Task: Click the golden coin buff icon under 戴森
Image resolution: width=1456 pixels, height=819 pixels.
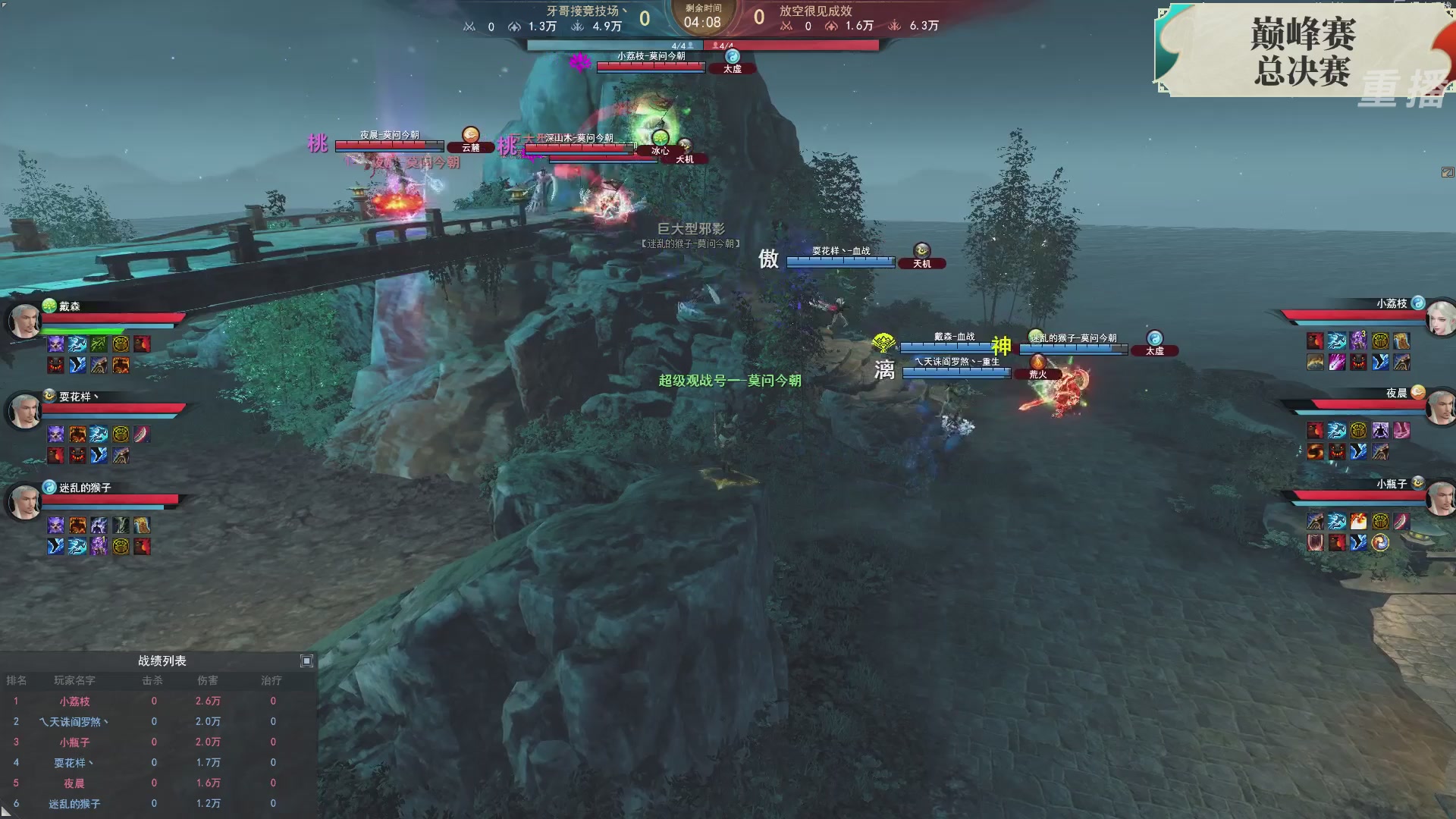Action: coord(123,344)
